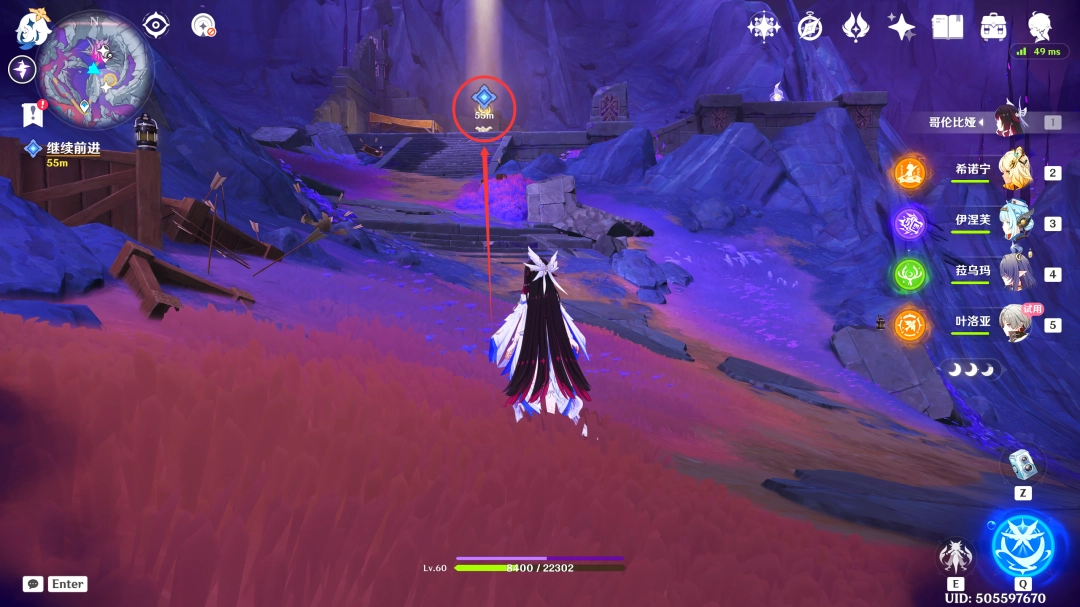Open the backpack inventory
Screen dimensions: 1080x607
[993, 27]
